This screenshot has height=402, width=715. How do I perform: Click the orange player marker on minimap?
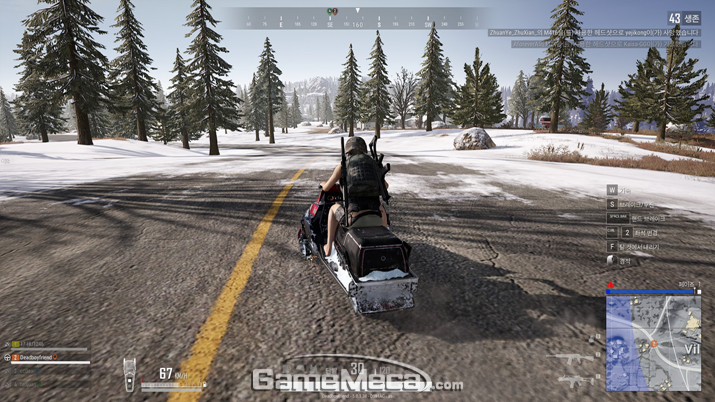(x=653, y=343)
